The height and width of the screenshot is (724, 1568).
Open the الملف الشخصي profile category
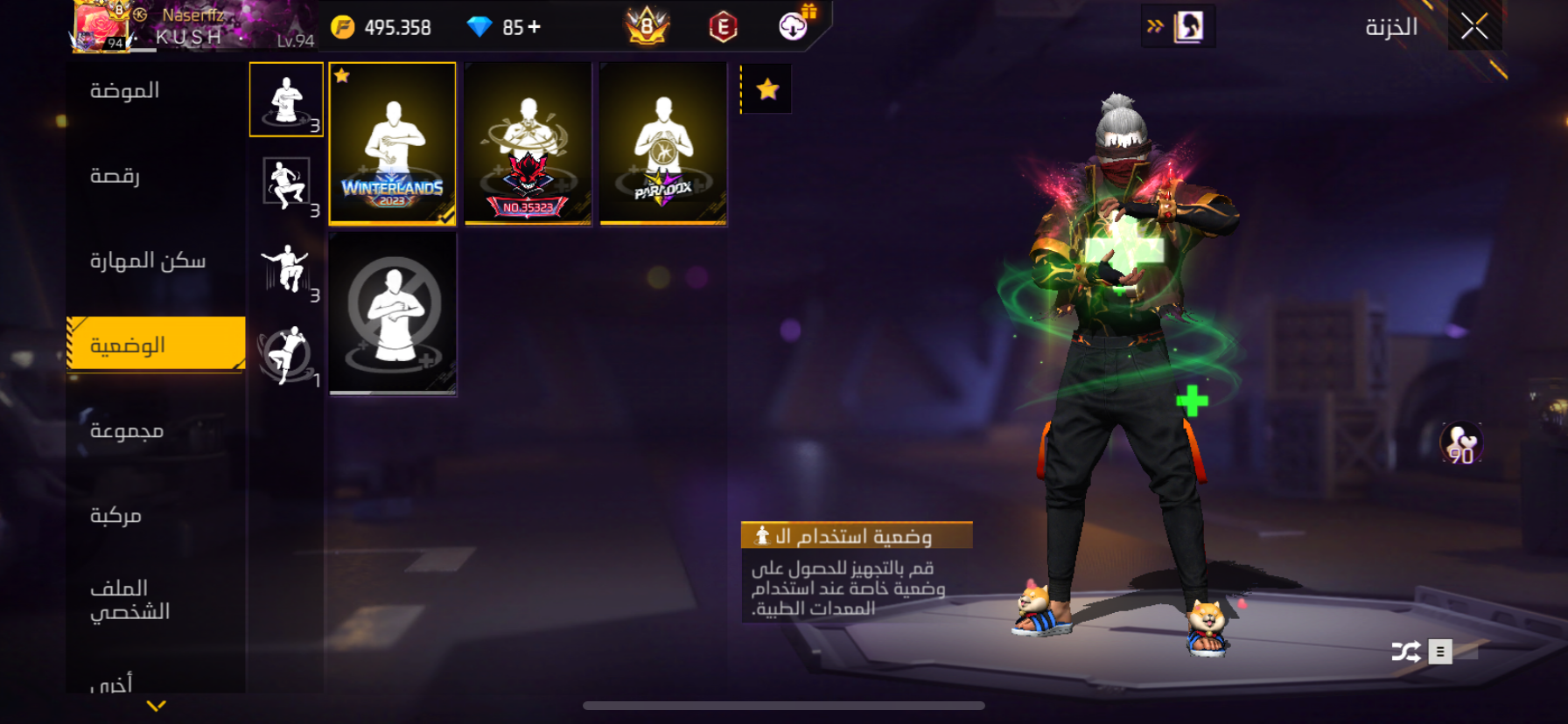[x=129, y=599]
